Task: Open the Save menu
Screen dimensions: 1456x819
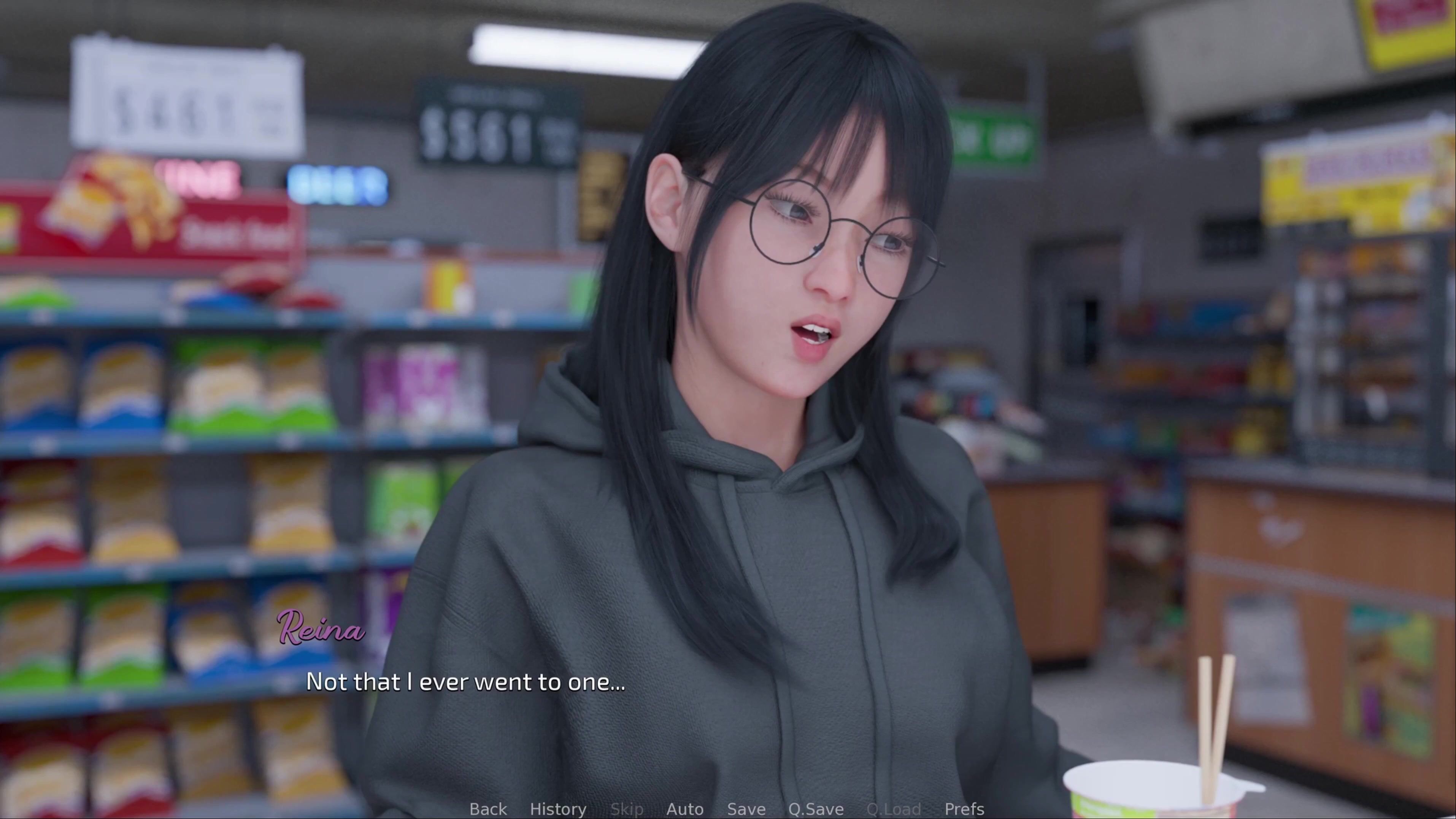Action: (746, 809)
